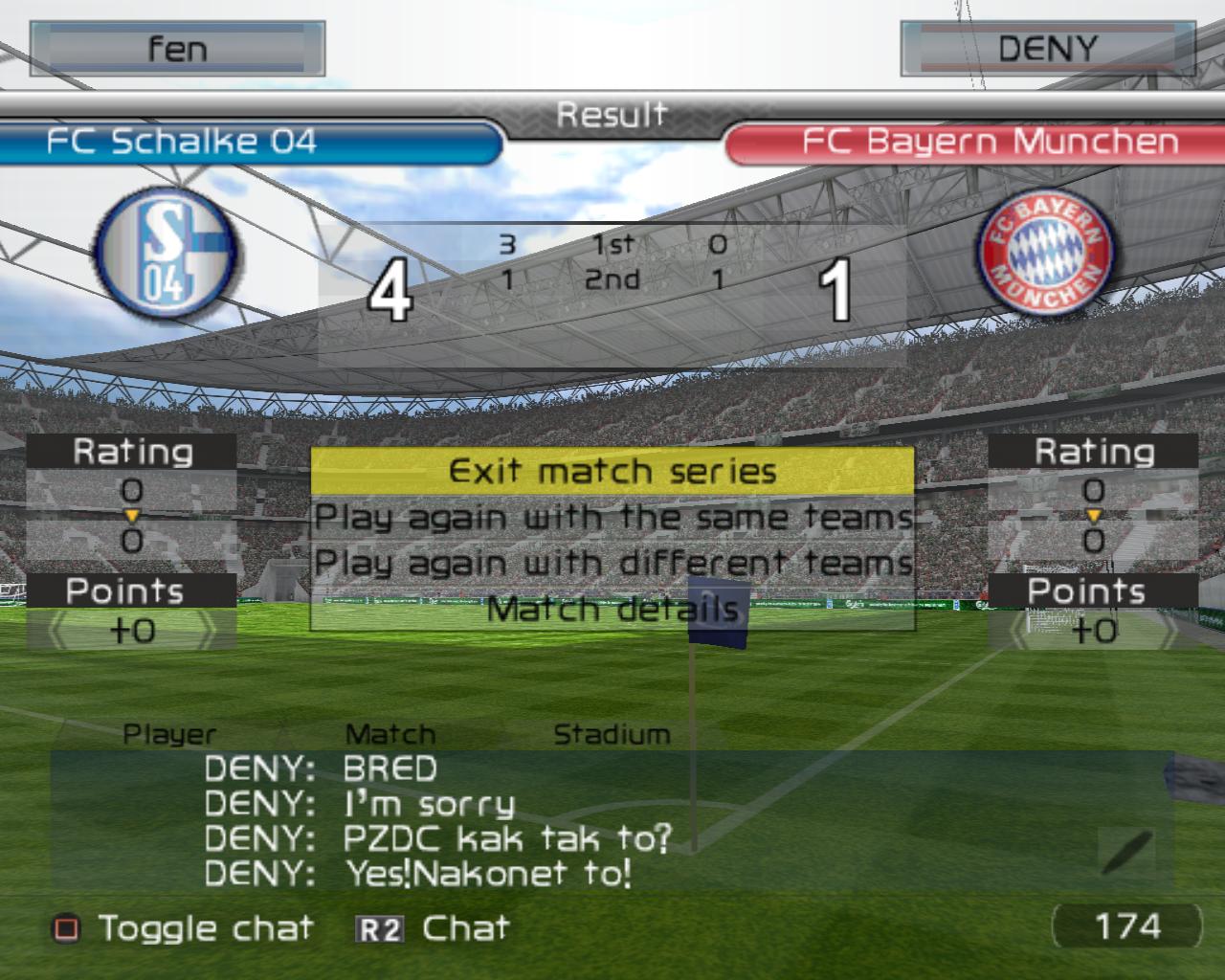Switch to the Player chat tab
Screen dimensions: 1225x980
169,735
